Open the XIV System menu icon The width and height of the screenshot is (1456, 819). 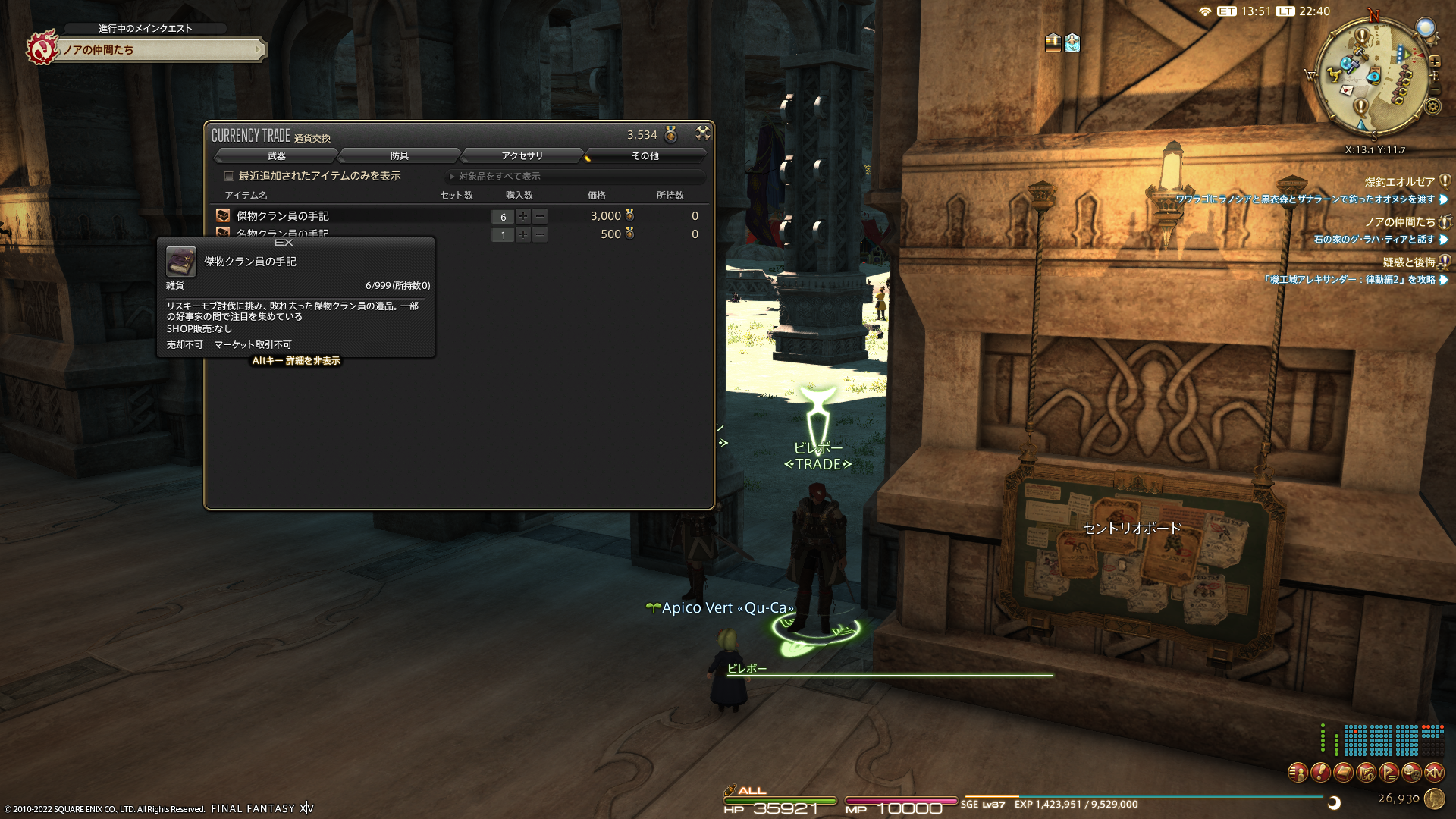click(1434, 773)
